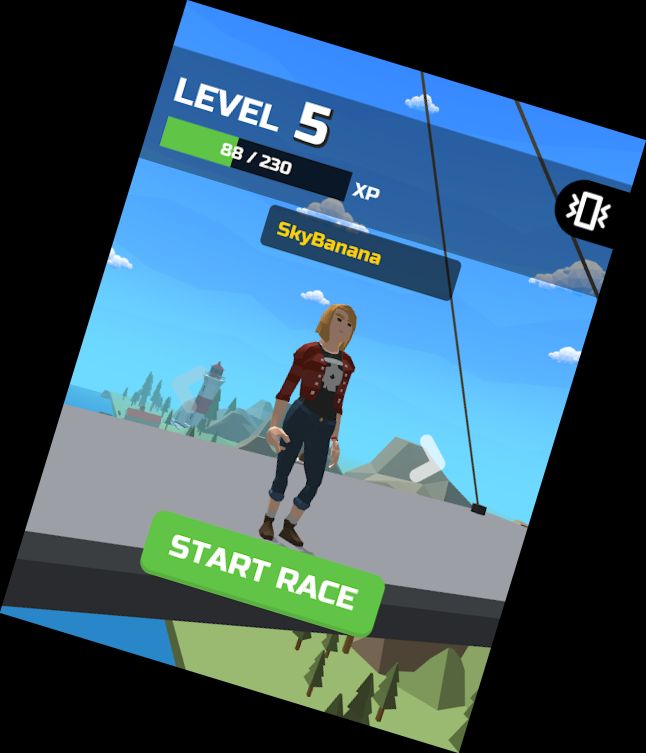Toggle the vibration setting icon
This screenshot has width=646, height=753.
[x=587, y=210]
